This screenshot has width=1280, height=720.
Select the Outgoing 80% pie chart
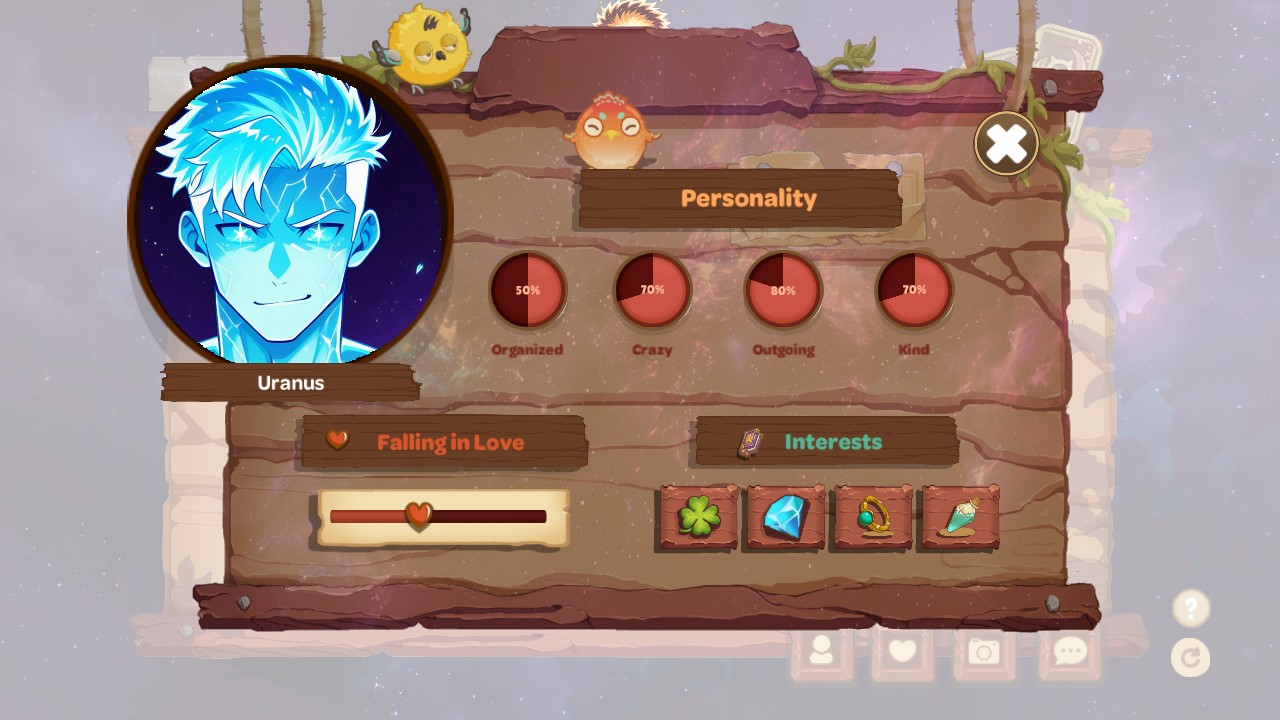[x=783, y=290]
